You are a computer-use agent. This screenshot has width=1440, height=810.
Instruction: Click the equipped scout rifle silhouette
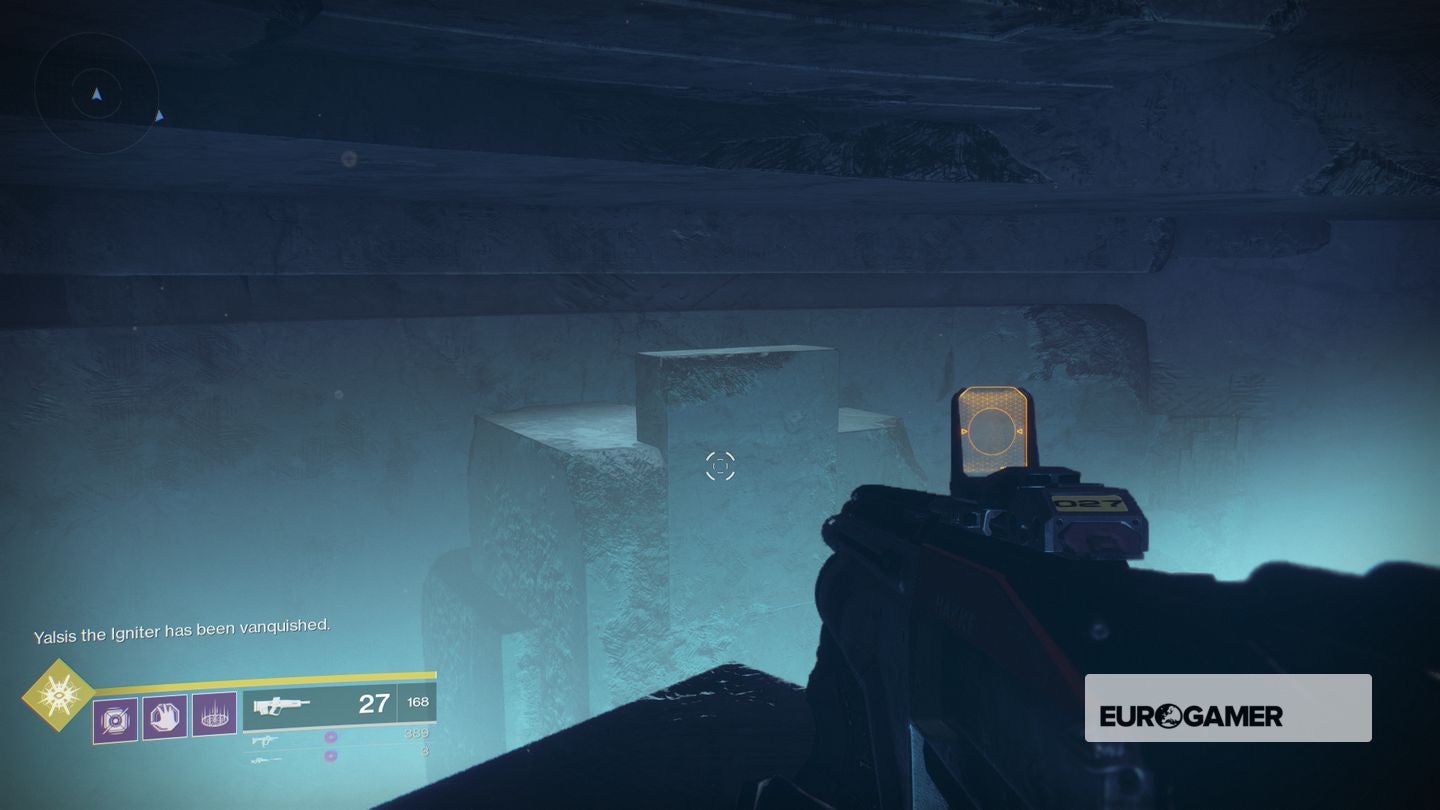pyautogui.click(x=281, y=706)
